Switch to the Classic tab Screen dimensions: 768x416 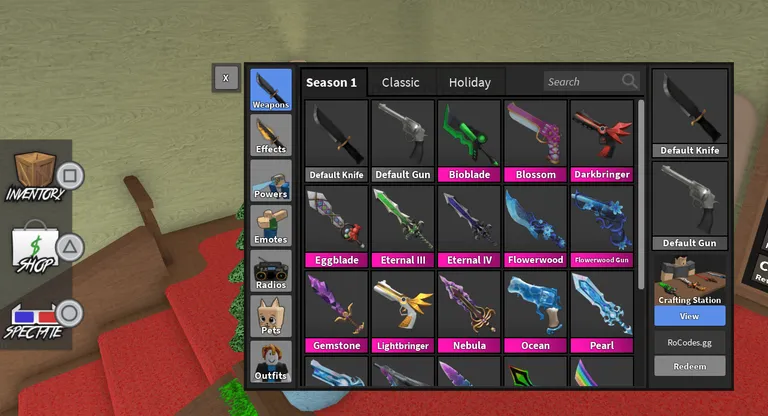click(x=400, y=82)
